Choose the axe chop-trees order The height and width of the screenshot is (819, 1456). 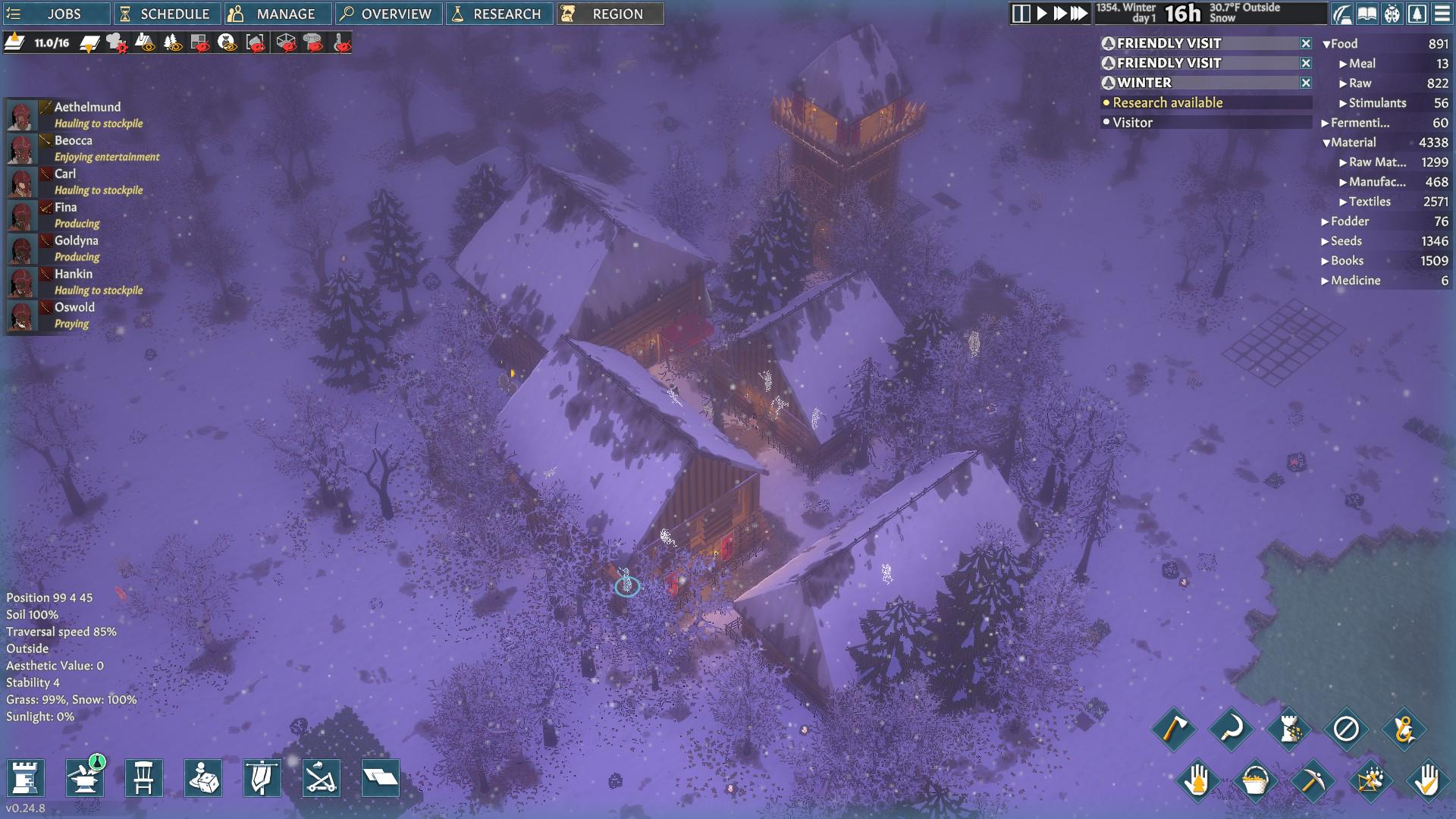coord(1173,729)
